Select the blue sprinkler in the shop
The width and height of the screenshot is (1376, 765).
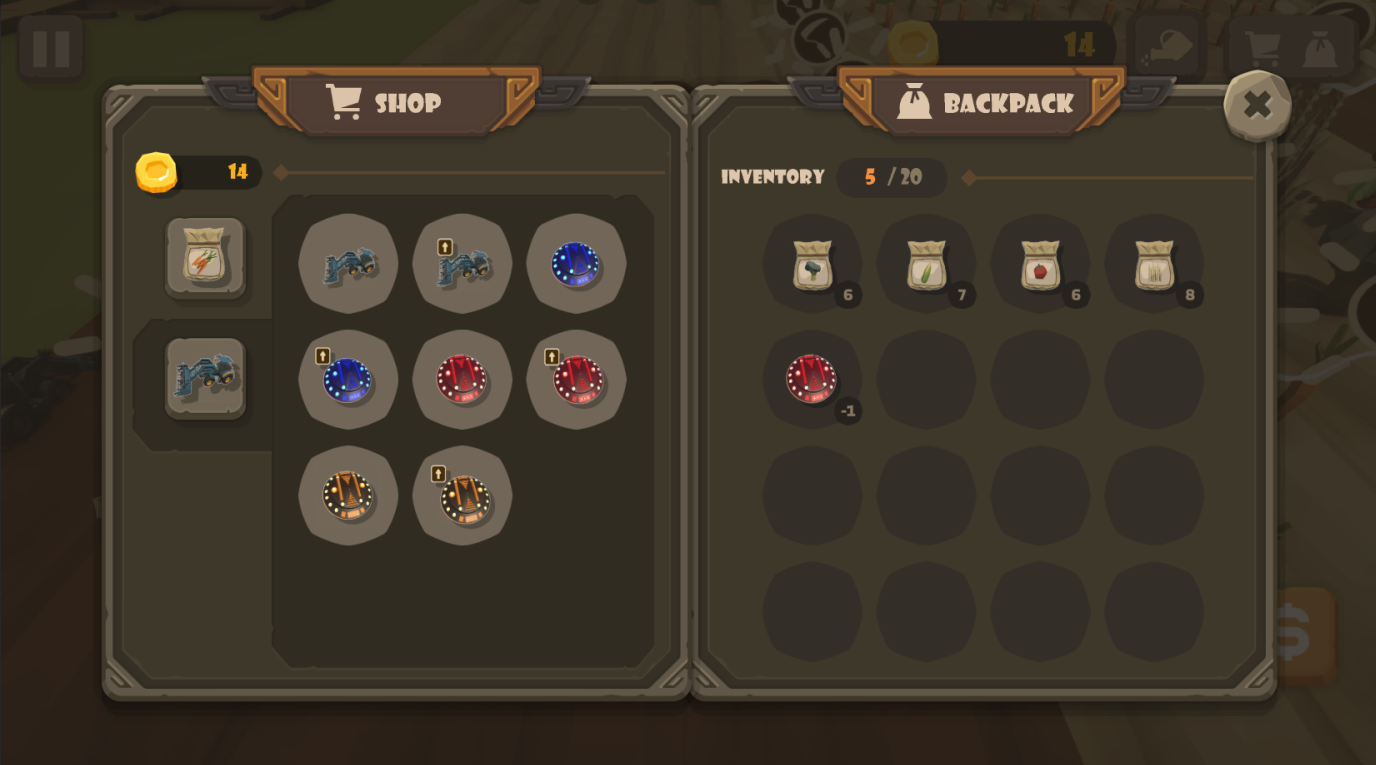pyautogui.click(x=576, y=263)
